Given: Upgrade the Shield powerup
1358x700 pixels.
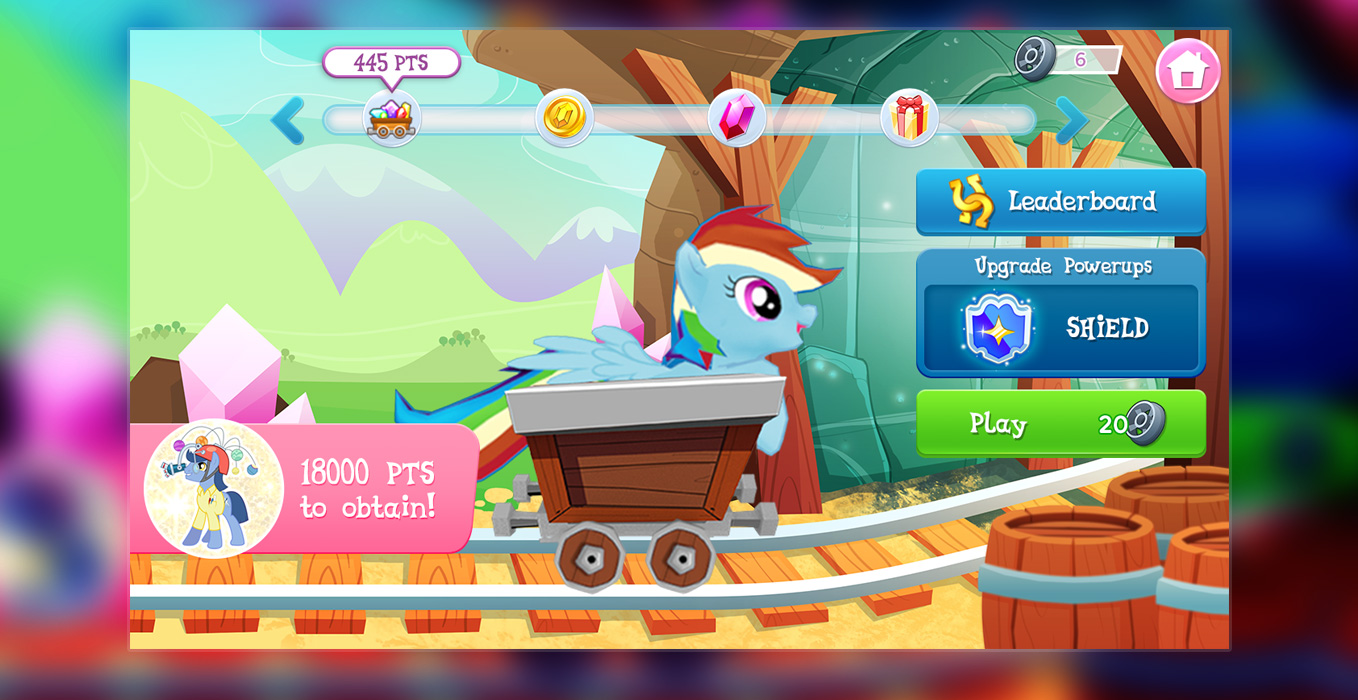Looking at the screenshot, I should tap(1060, 327).
